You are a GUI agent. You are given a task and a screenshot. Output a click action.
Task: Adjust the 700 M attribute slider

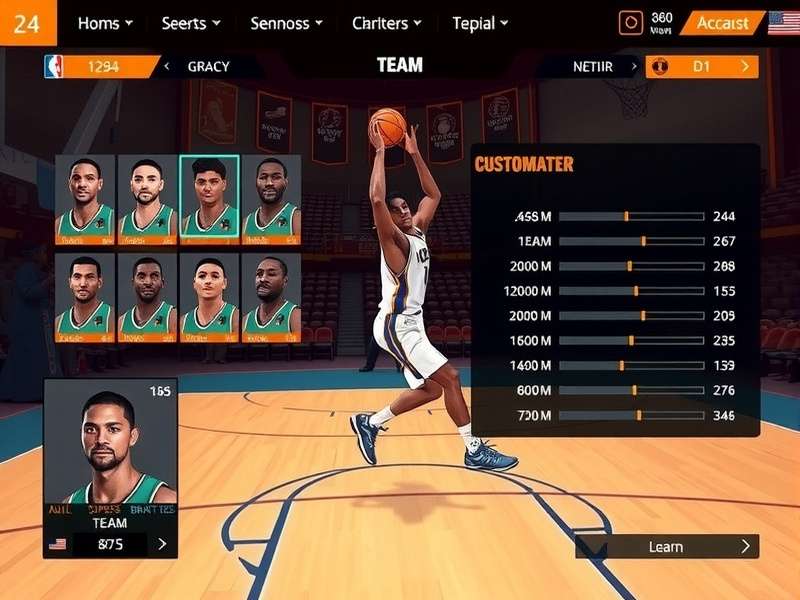click(x=638, y=415)
